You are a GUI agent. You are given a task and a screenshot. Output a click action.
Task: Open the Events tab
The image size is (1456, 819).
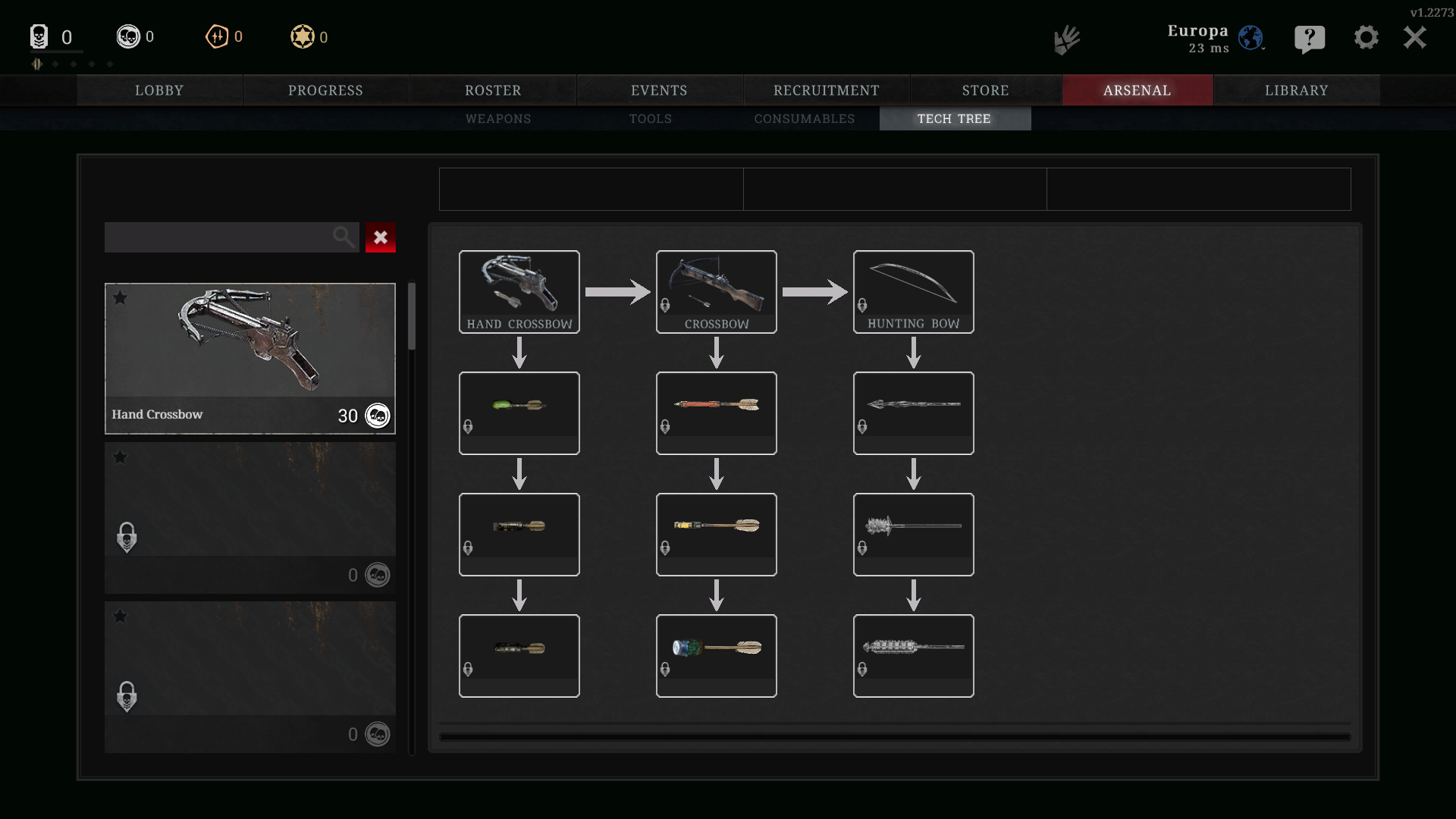pyautogui.click(x=659, y=90)
